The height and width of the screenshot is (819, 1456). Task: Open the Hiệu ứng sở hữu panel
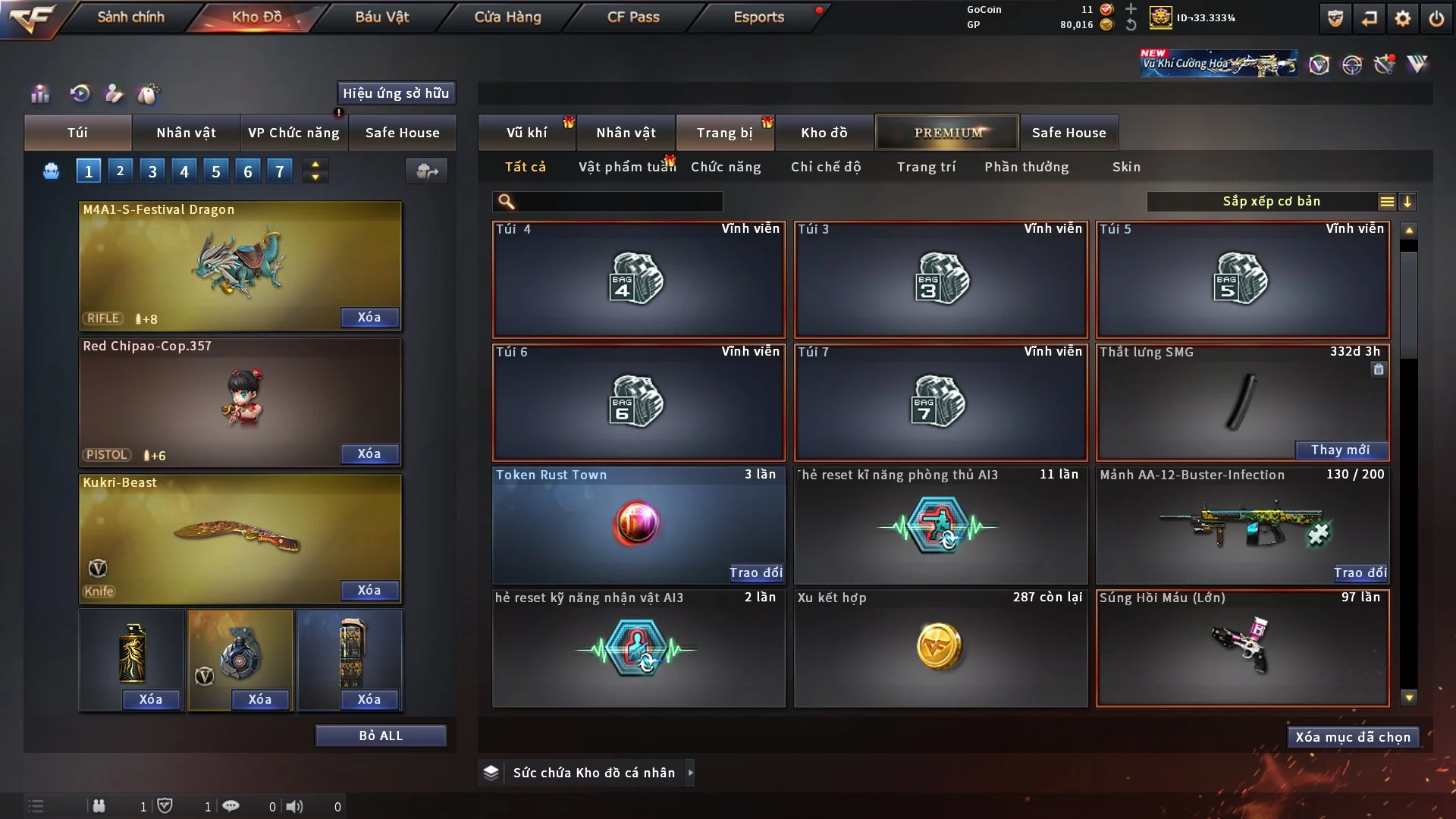[x=396, y=93]
